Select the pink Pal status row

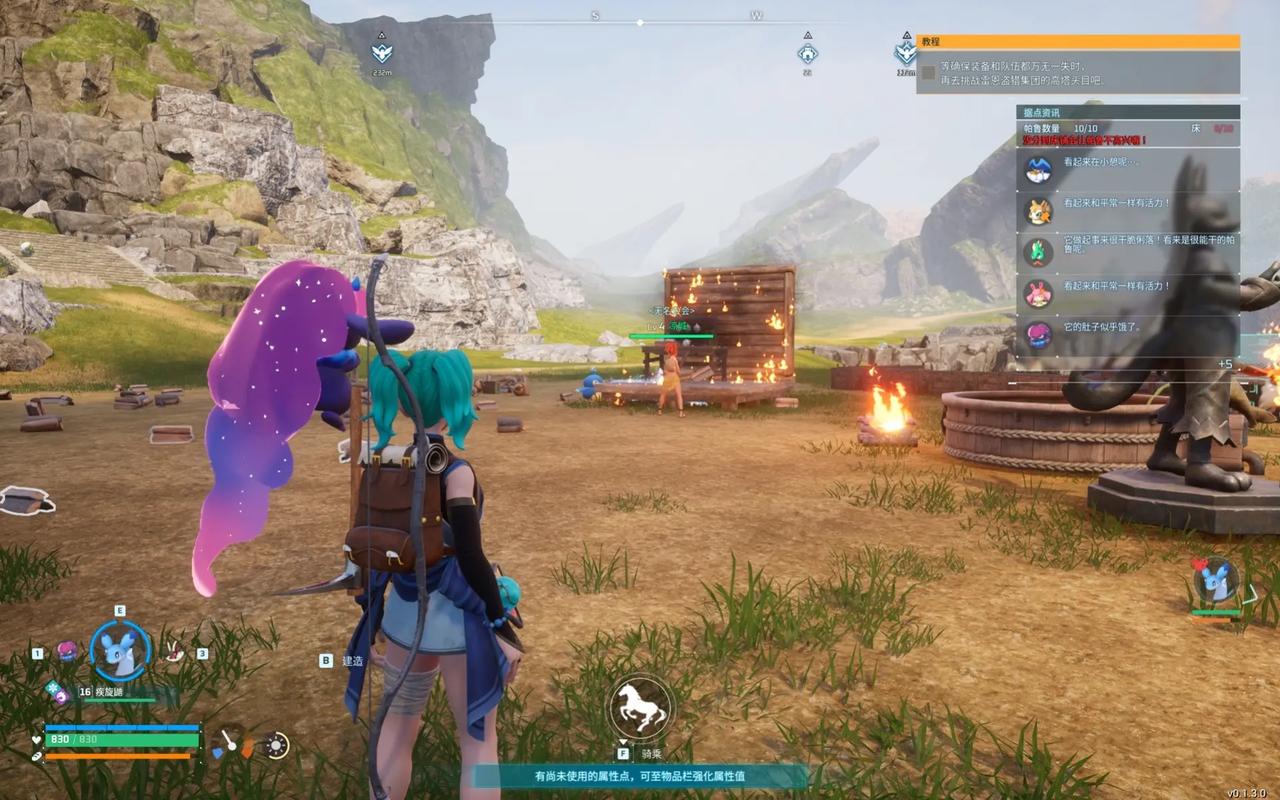pyautogui.click(x=1128, y=293)
